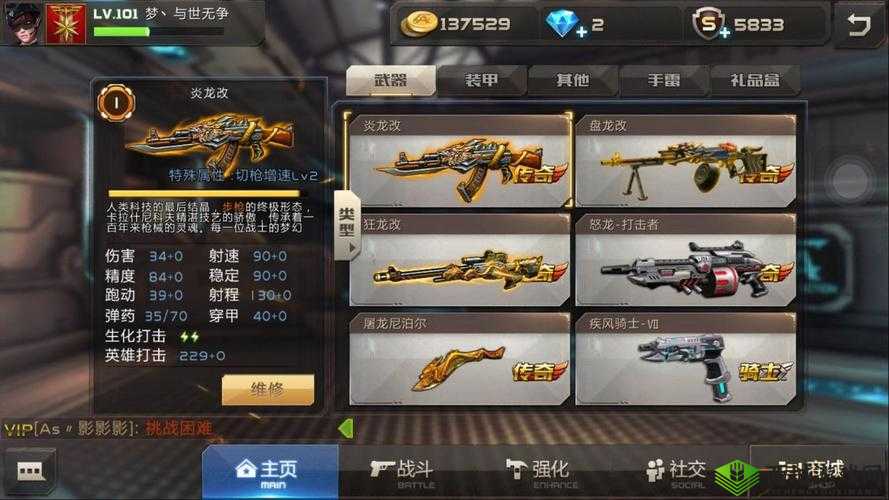Open the 装甲 armor tab
Screen dimensions: 889x500
point(482,80)
